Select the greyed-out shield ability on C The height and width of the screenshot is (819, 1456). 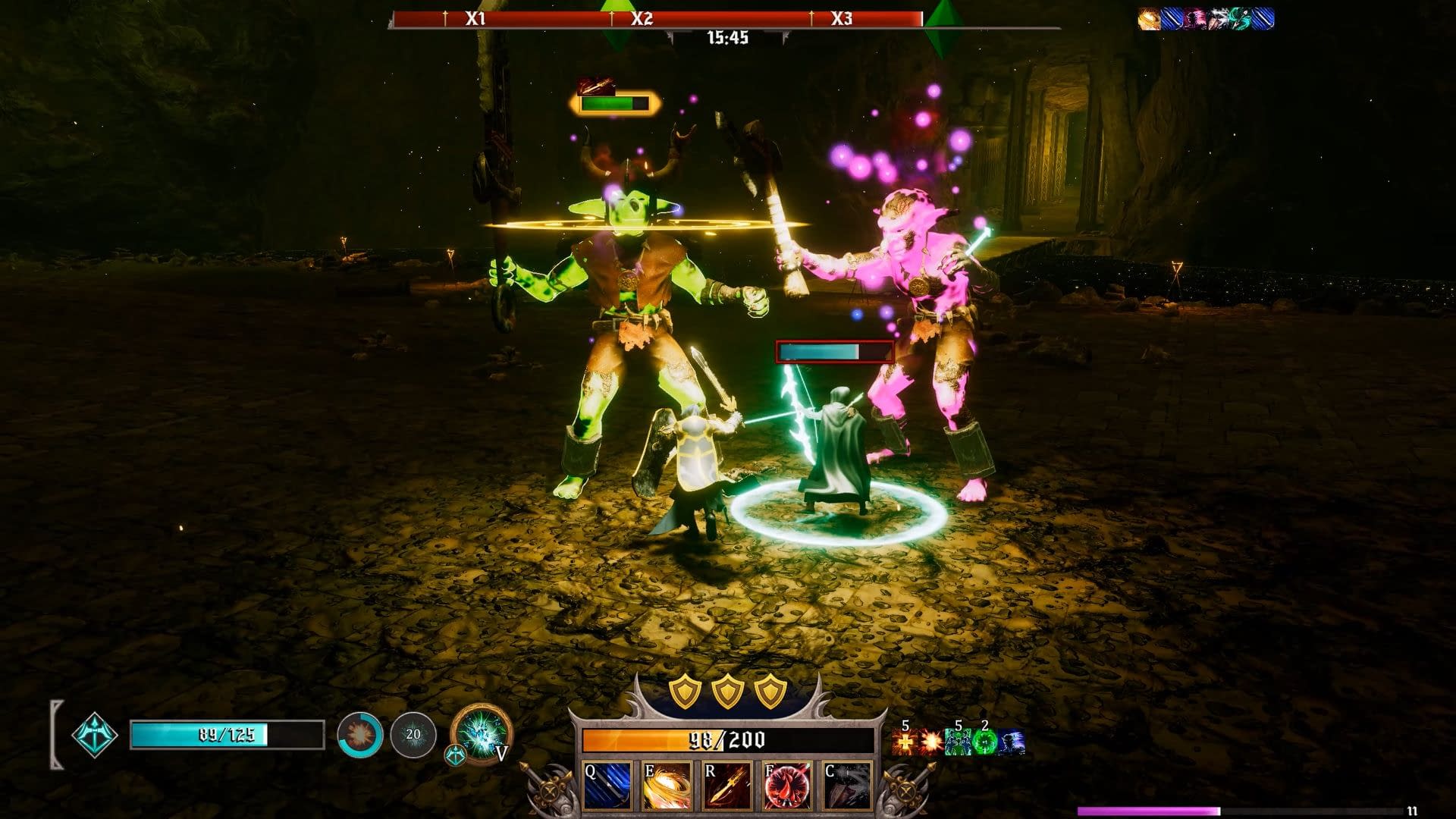click(x=848, y=786)
